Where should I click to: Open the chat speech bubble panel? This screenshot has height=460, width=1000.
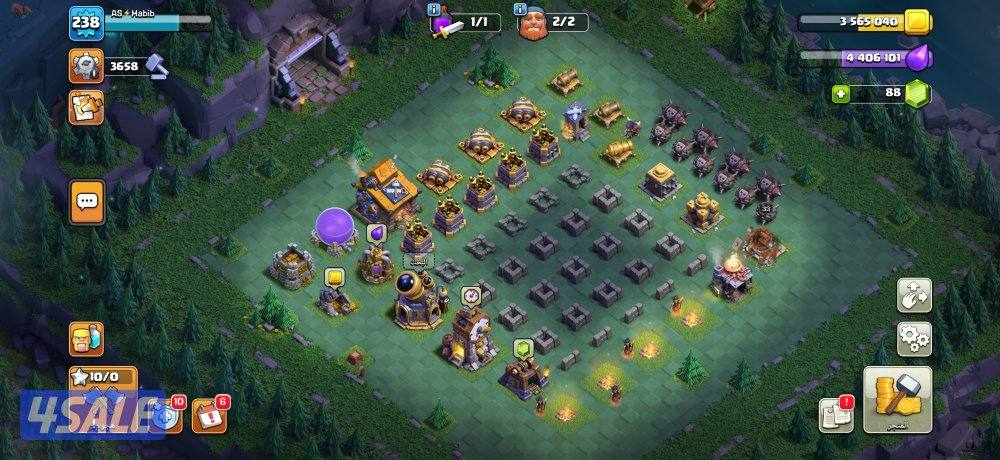click(87, 202)
